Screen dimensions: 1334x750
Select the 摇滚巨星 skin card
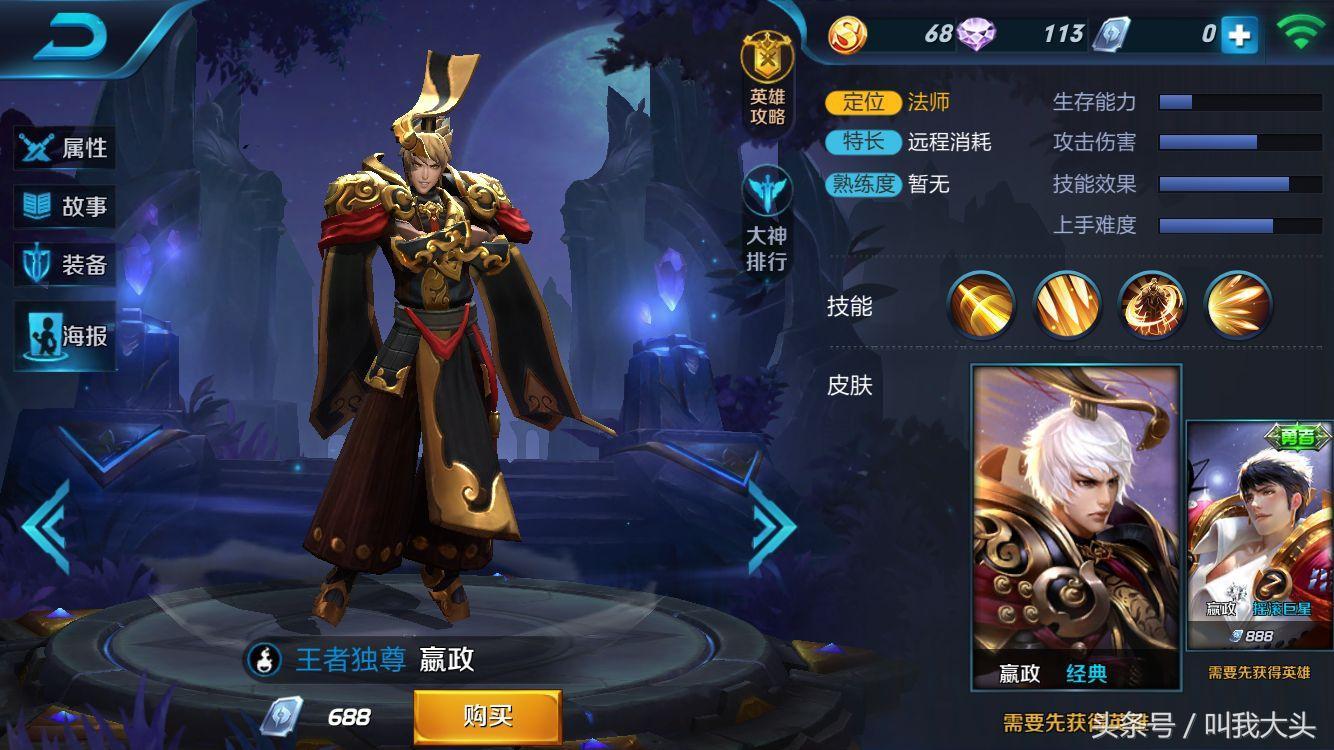pos(1259,535)
